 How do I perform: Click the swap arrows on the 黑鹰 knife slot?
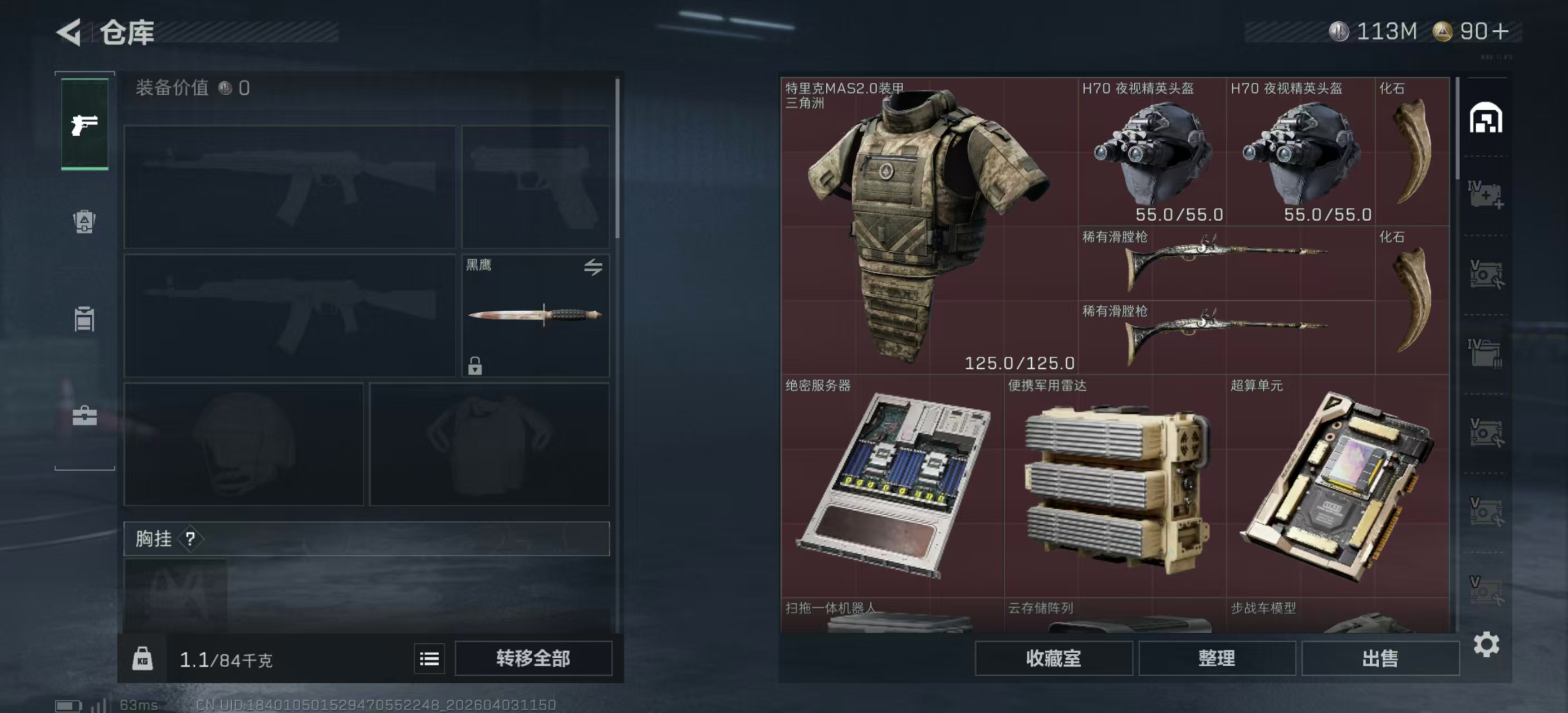pos(595,268)
